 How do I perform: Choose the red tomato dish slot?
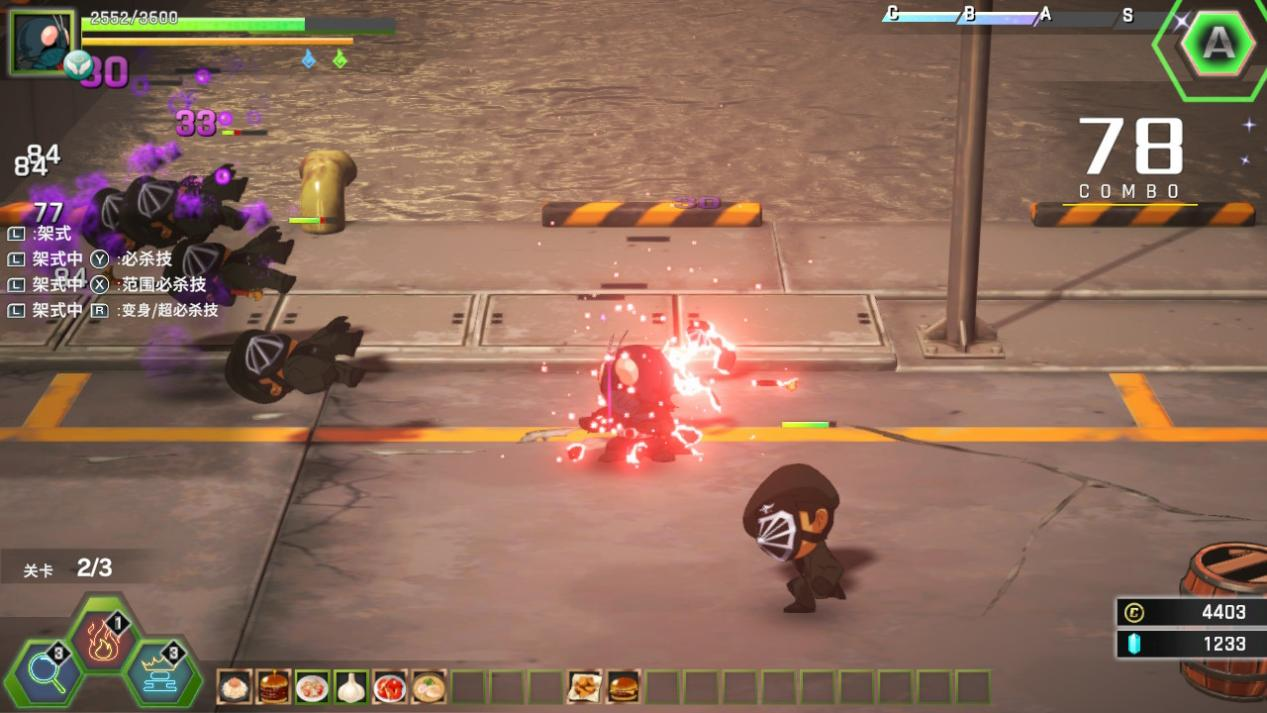tap(390, 687)
